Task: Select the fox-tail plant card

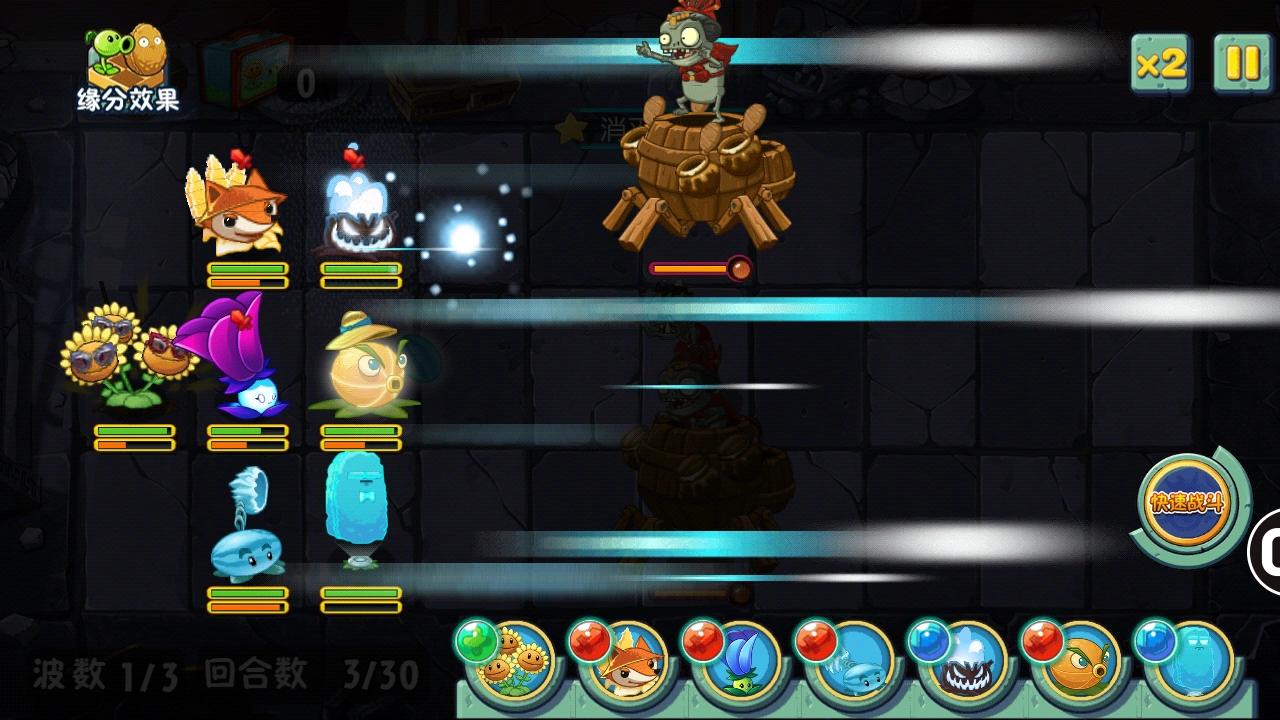Action: 626,668
